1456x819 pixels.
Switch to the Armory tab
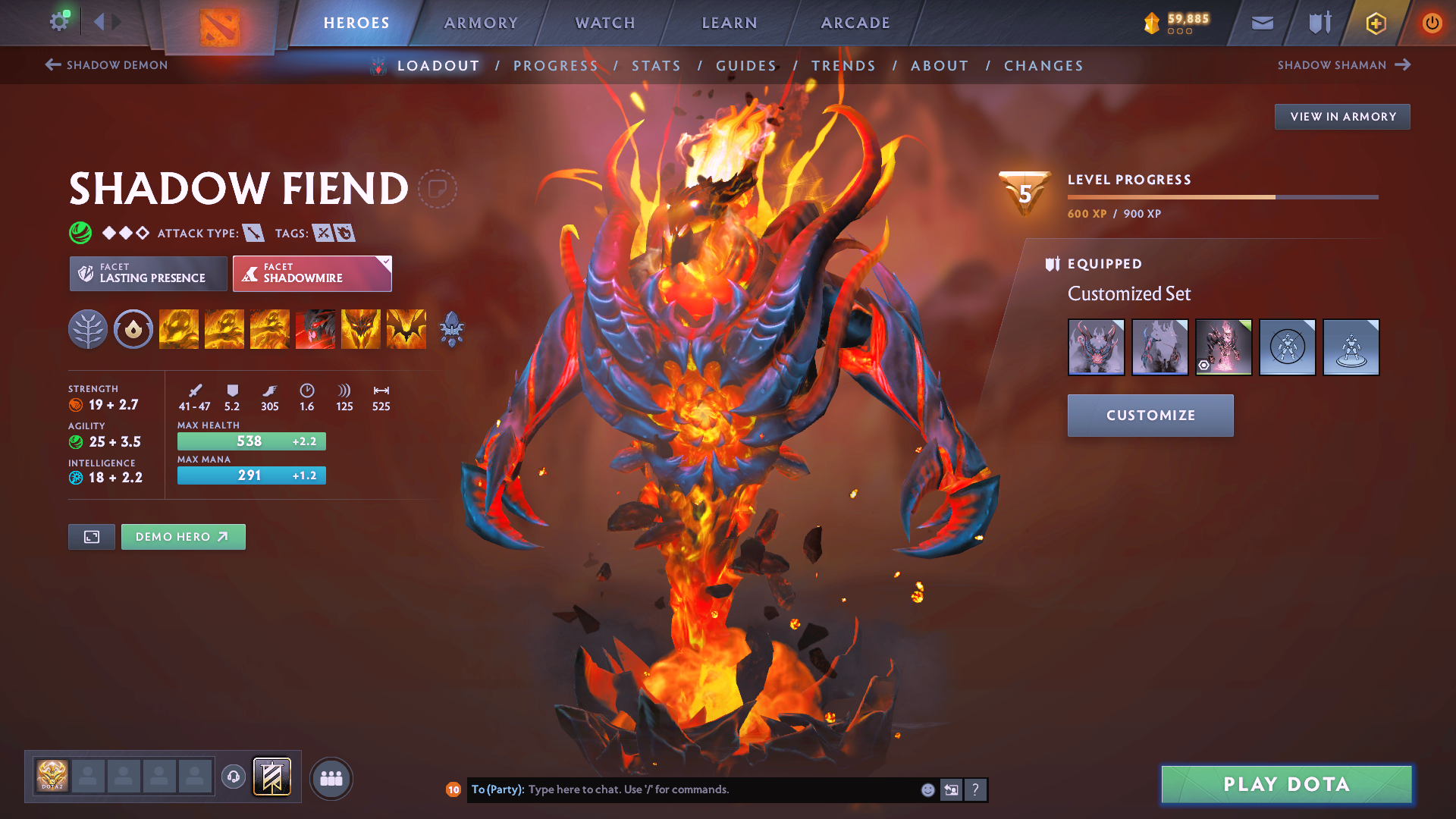point(481,23)
